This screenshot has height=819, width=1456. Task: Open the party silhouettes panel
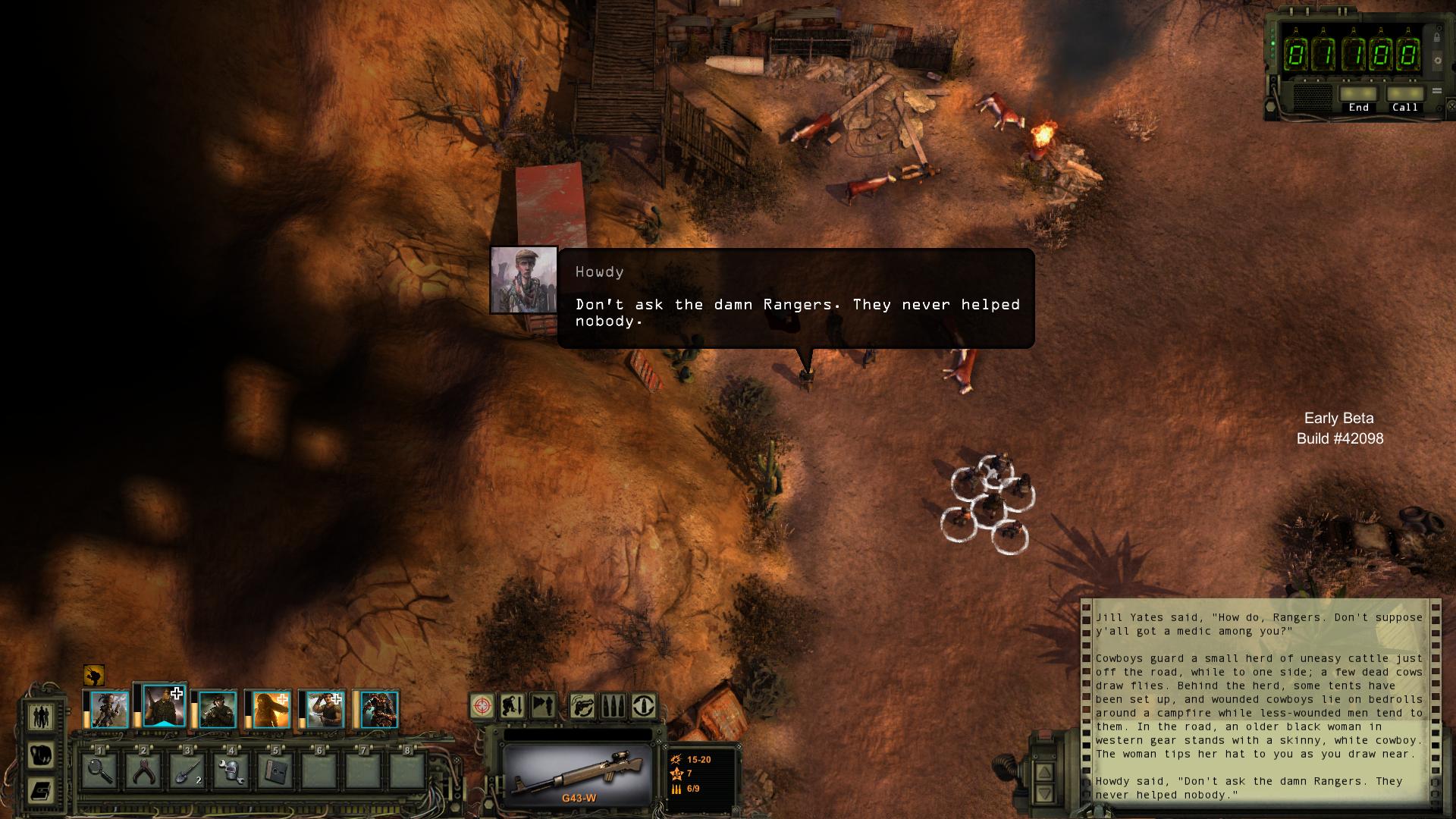click(41, 717)
